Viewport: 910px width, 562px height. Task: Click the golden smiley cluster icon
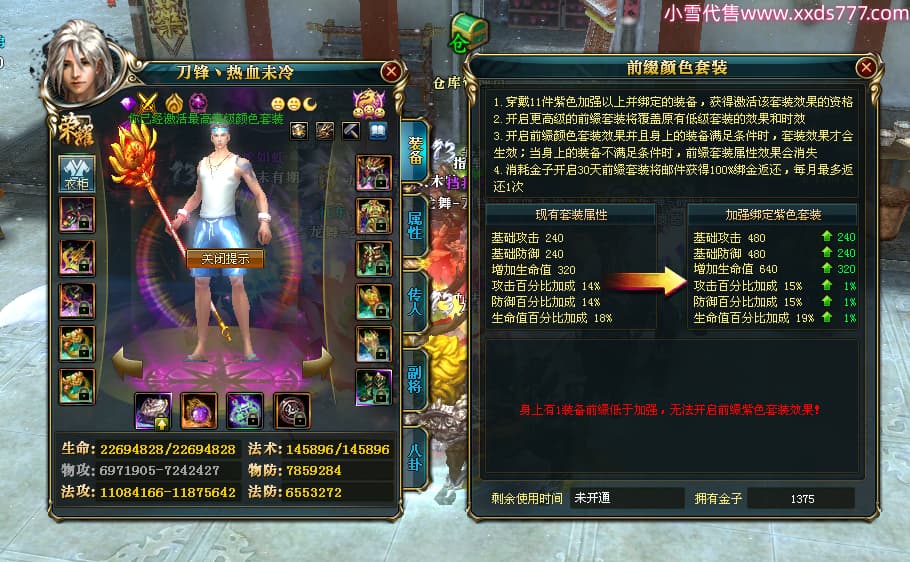point(369,102)
